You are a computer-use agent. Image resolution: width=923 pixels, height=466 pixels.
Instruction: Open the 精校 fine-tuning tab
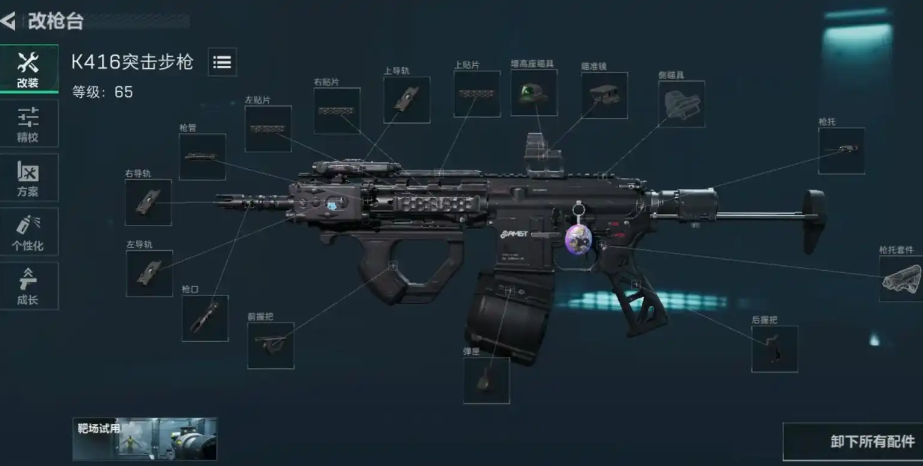point(28,123)
